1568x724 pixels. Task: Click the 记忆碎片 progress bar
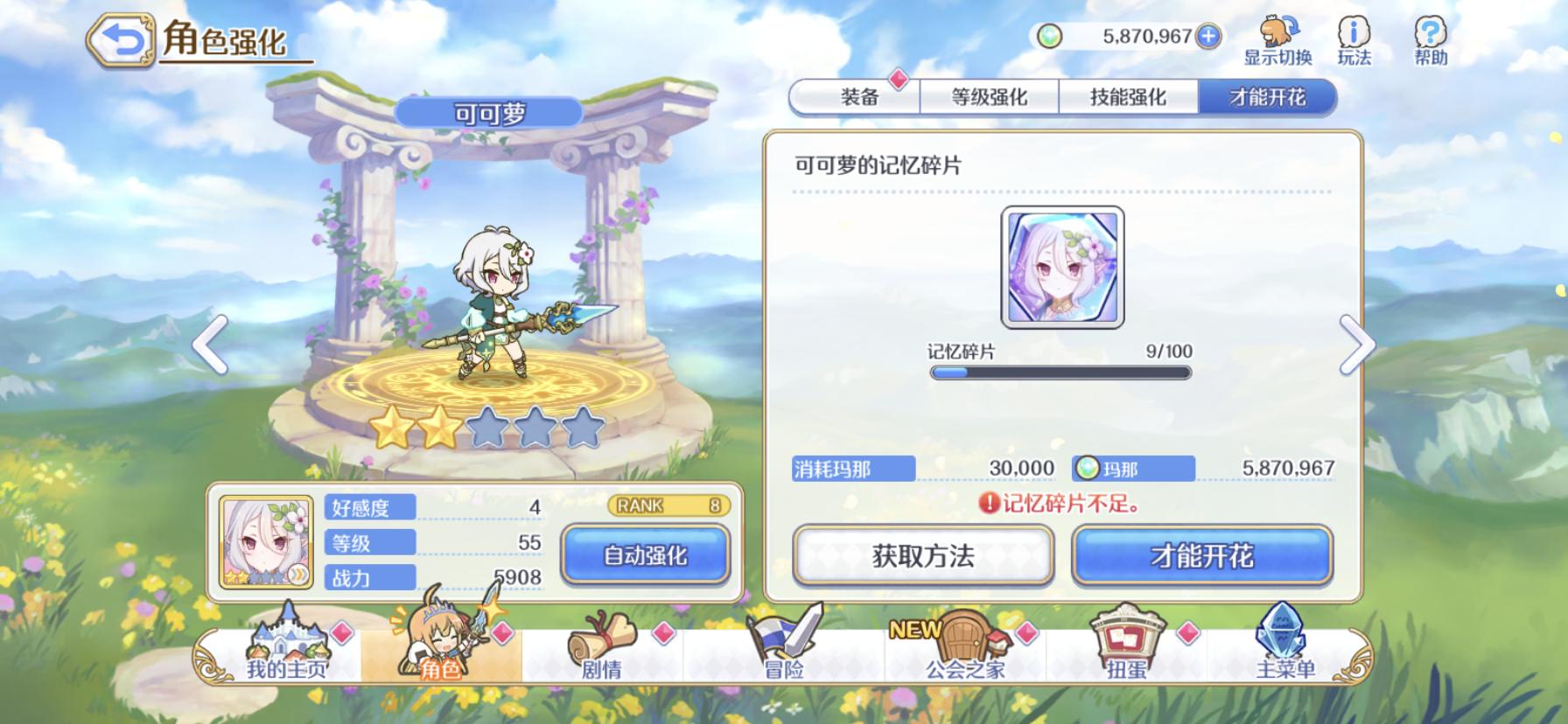[1061, 371]
